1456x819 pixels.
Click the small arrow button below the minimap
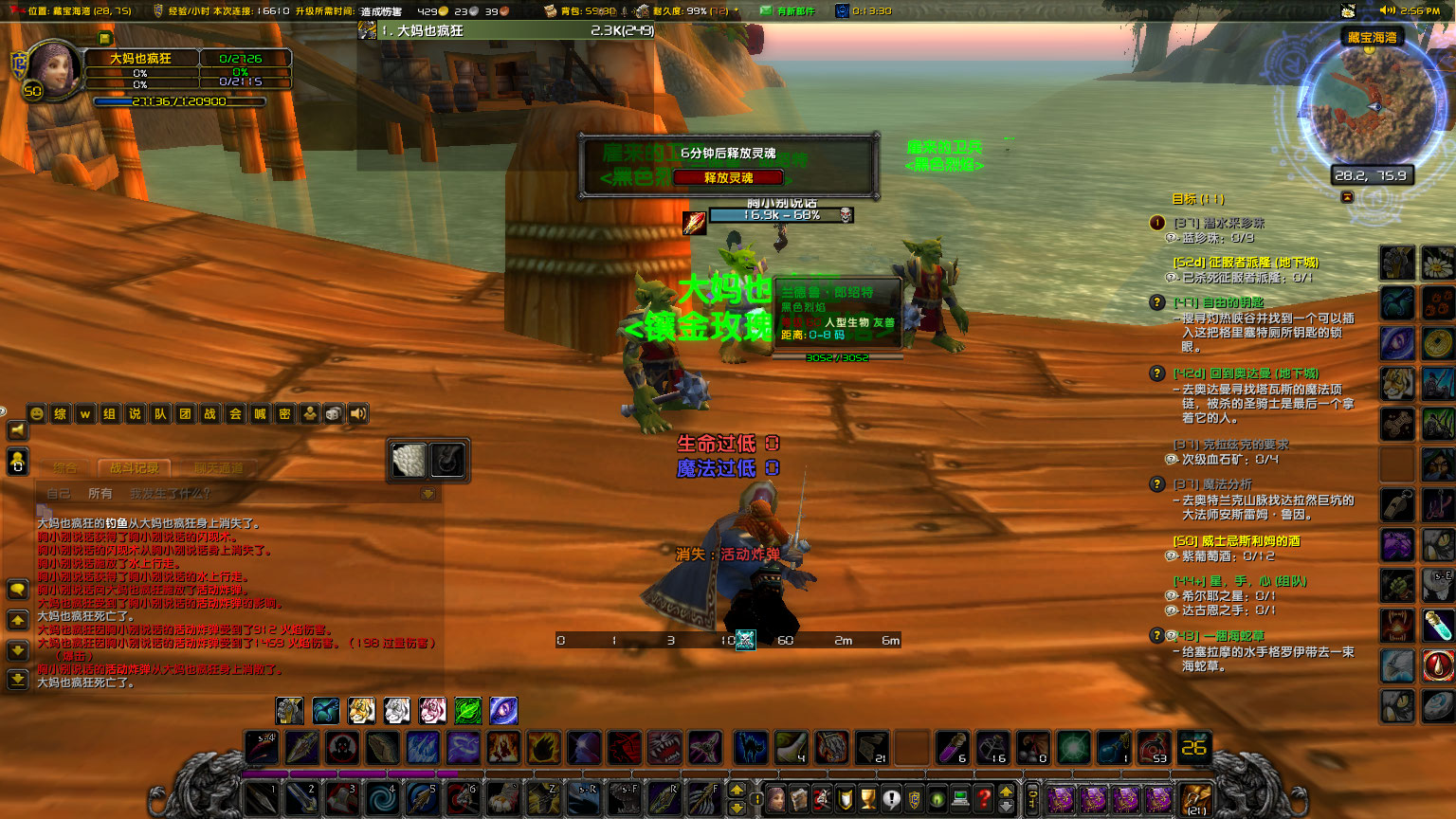[x=1345, y=197]
